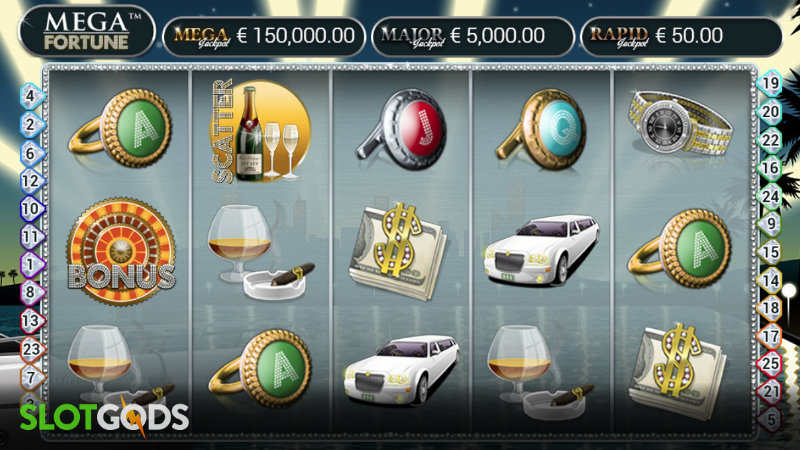Click payline marker 18
This screenshot has height=450, width=800.
[x=771, y=308]
